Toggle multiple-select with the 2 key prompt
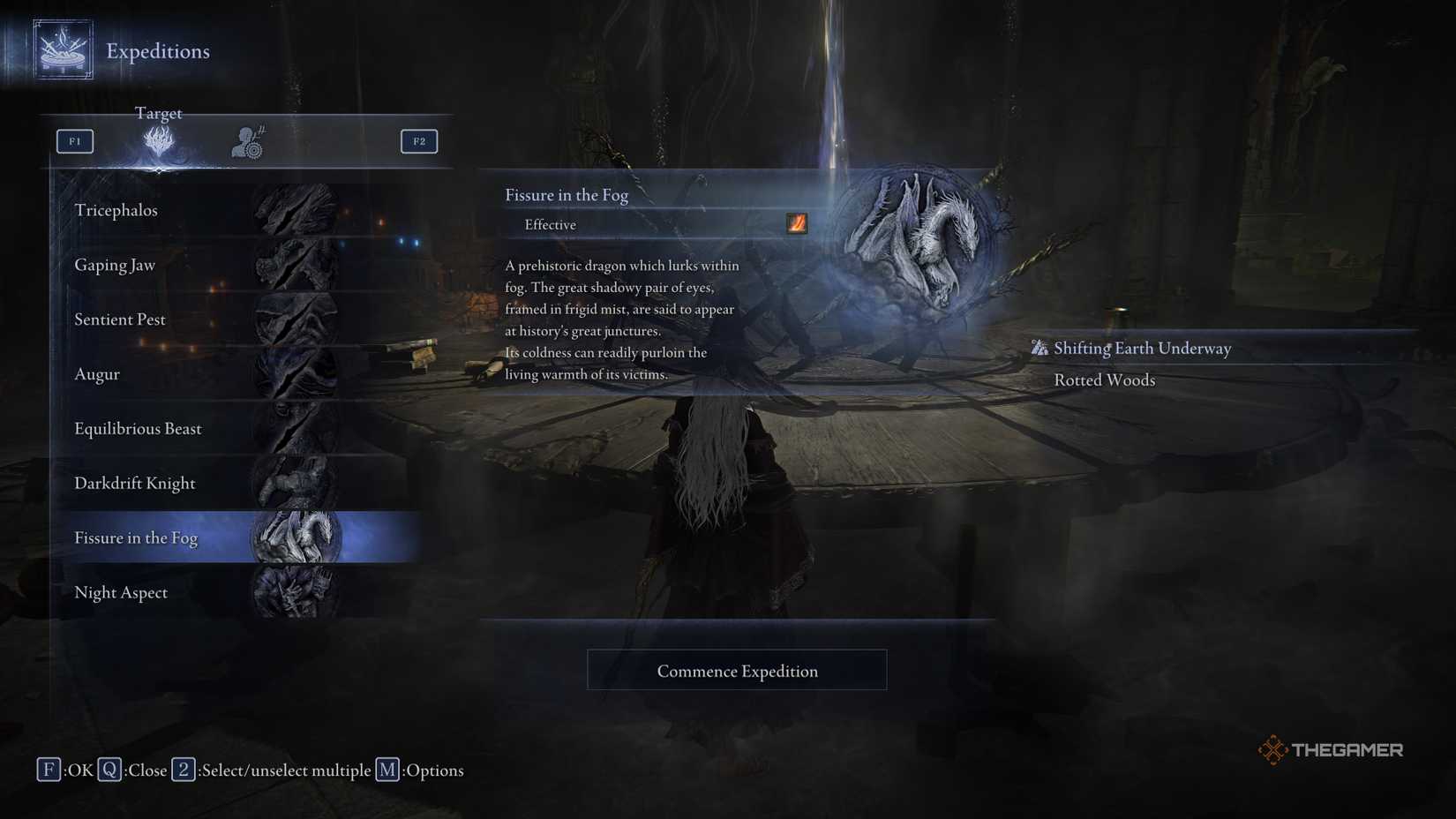The width and height of the screenshot is (1456, 819). coord(184,770)
